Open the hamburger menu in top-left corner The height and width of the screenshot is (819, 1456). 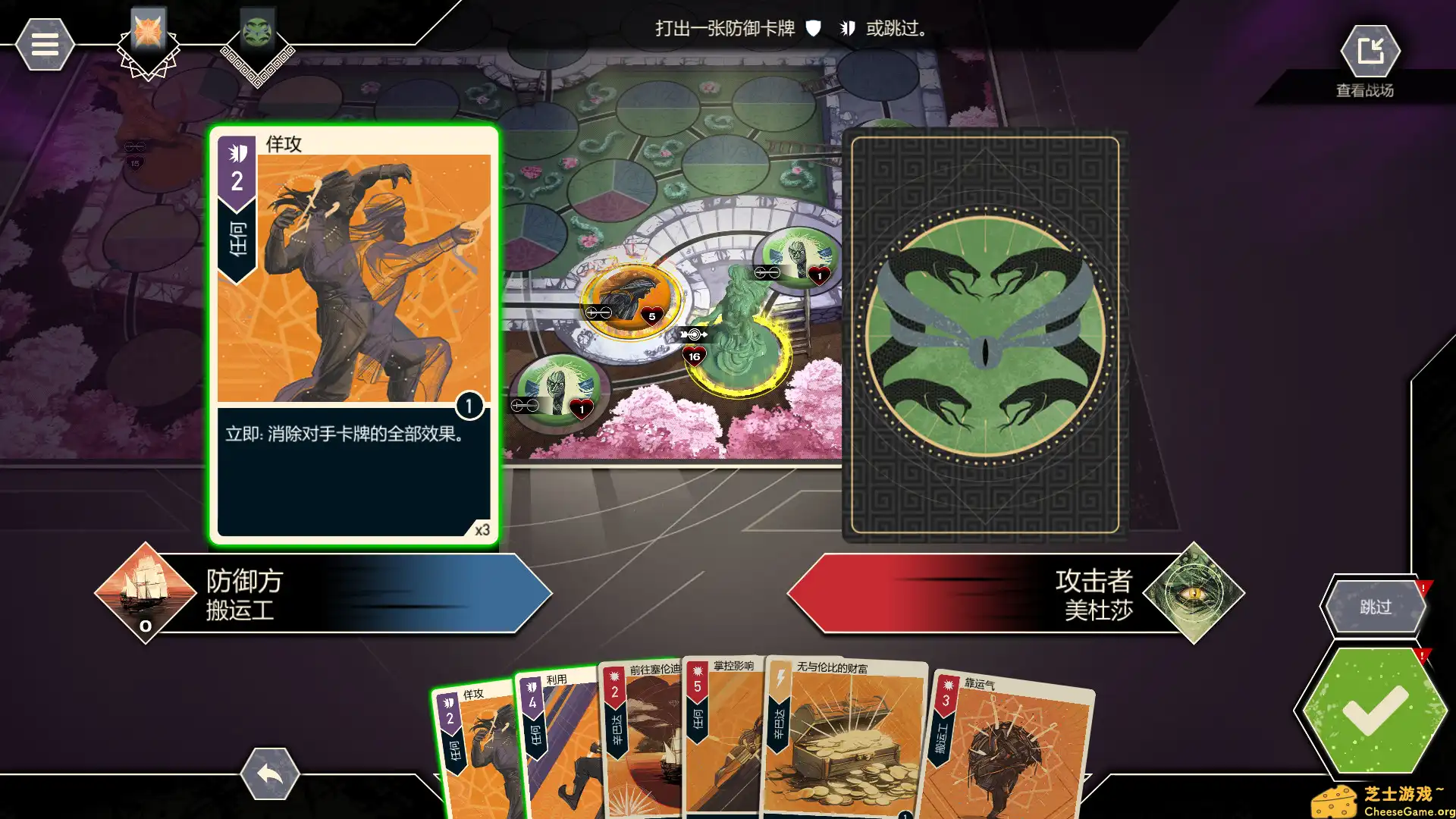pos(45,44)
